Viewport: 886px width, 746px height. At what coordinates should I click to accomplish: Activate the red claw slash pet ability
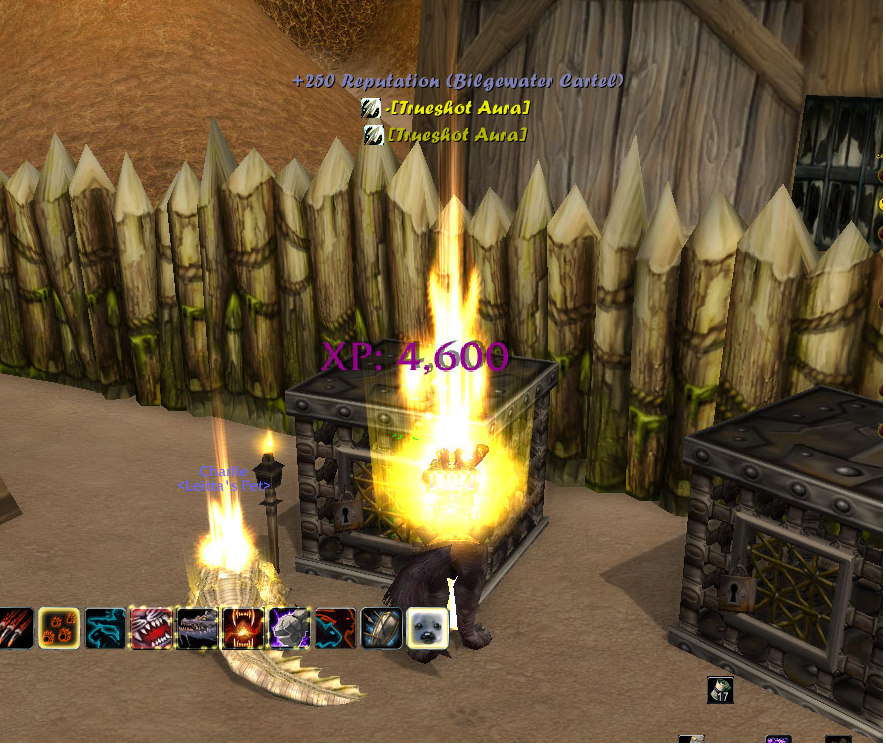[14, 628]
